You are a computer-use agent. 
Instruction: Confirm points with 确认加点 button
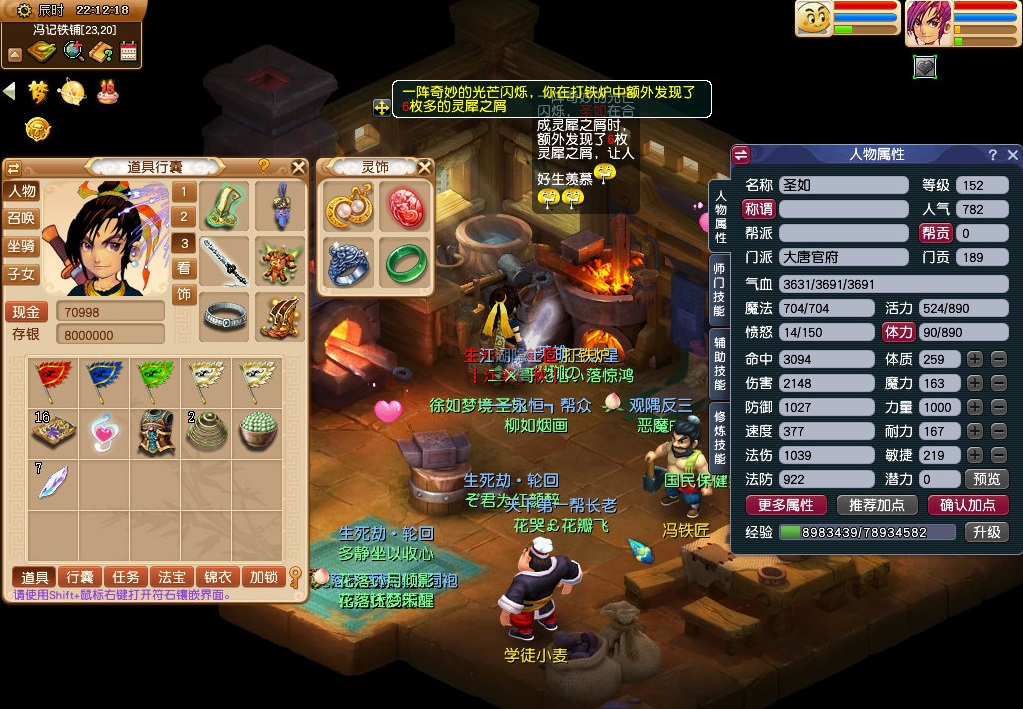[967, 505]
